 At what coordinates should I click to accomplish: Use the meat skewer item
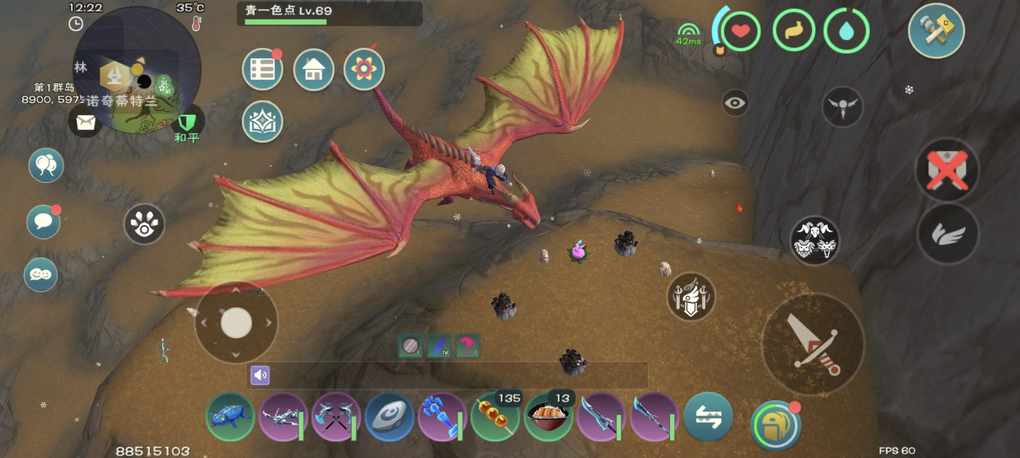point(495,417)
